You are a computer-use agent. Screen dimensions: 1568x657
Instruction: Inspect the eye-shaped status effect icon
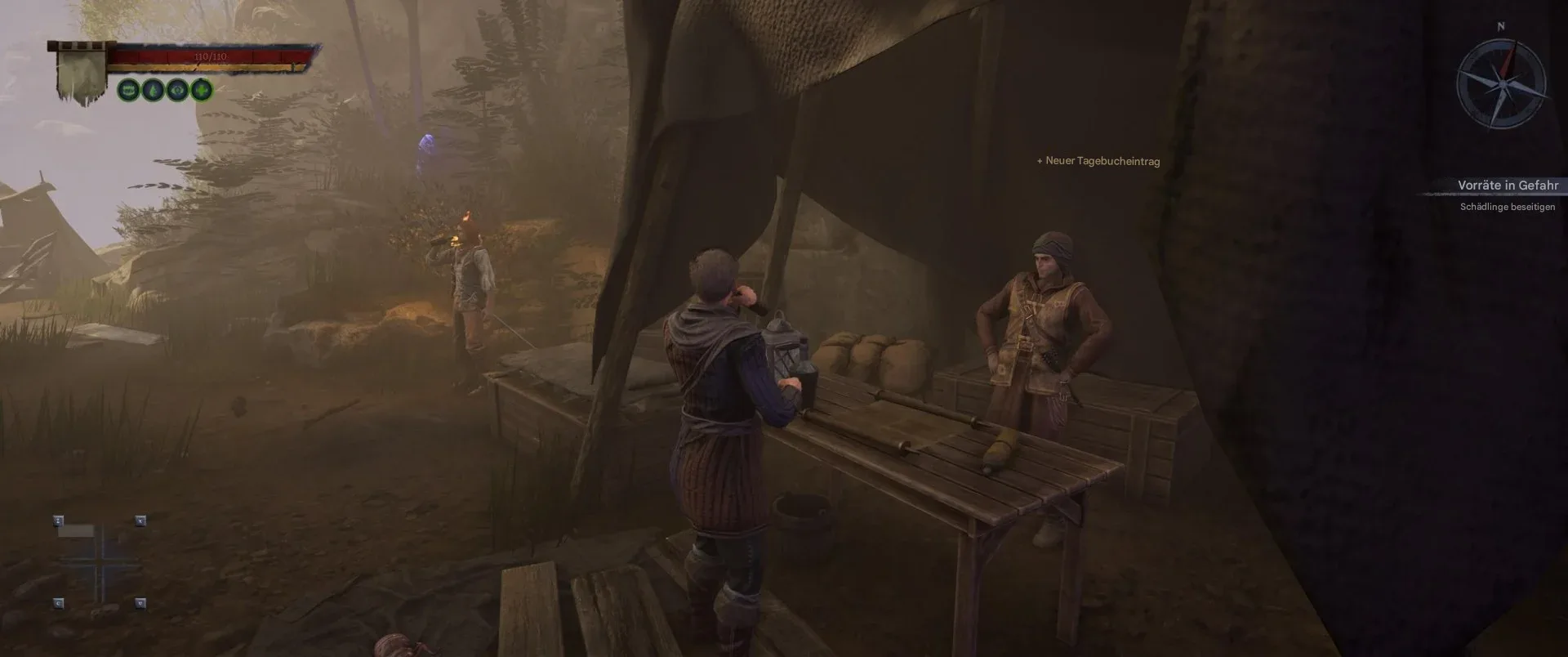click(176, 90)
